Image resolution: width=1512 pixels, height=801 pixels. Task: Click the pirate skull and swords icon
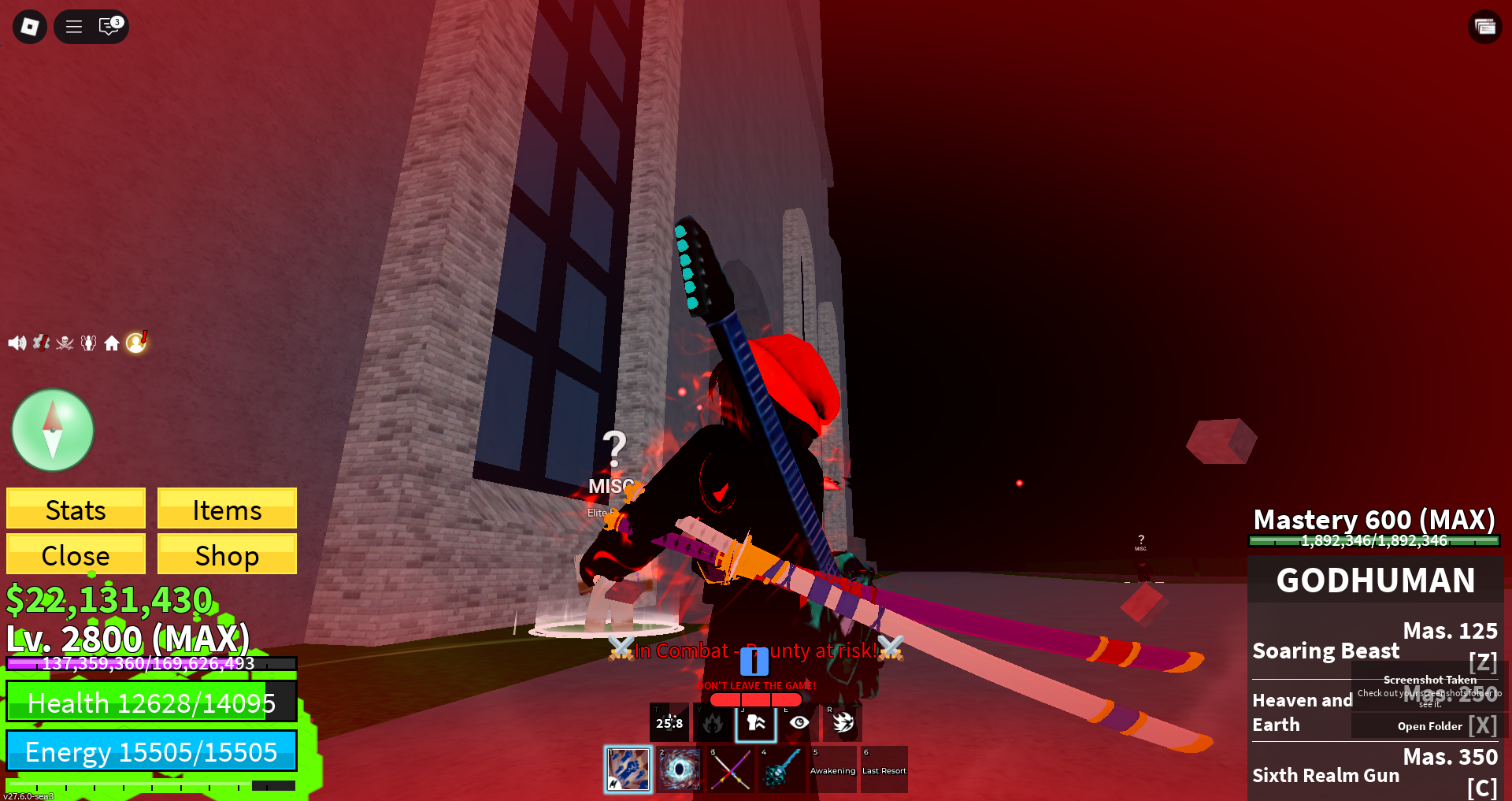(x=65, y=343)
